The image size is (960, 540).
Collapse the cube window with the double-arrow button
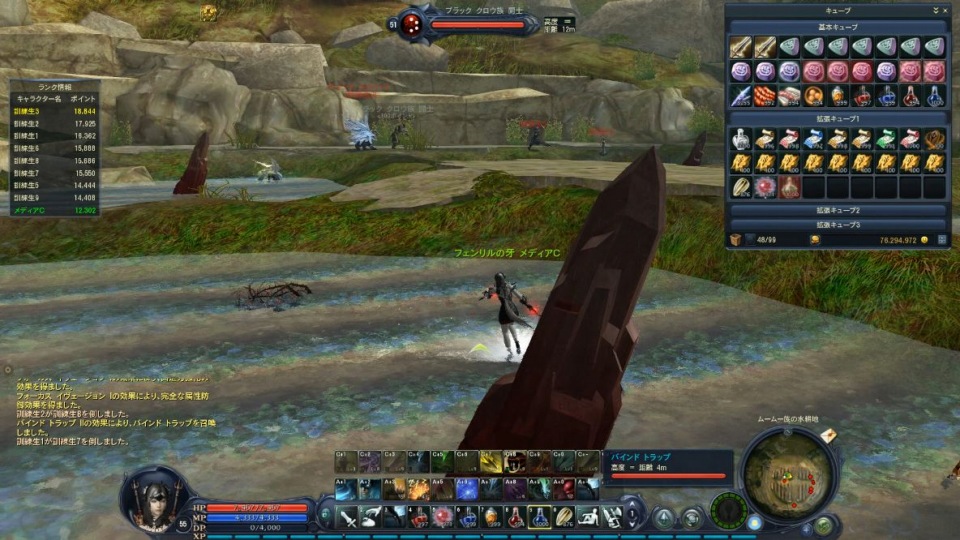click(934, 10)
